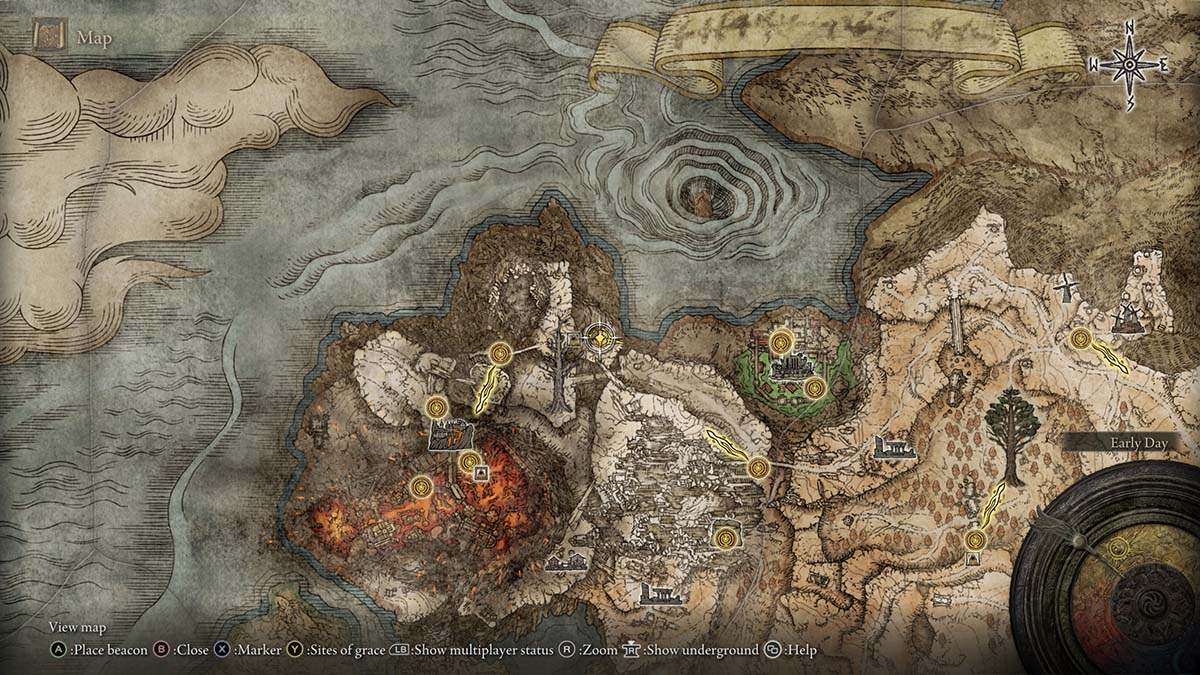Select the grace marker next to the dead tree
The height and width of the screenshot is (675, 1200).
(500, 352)
